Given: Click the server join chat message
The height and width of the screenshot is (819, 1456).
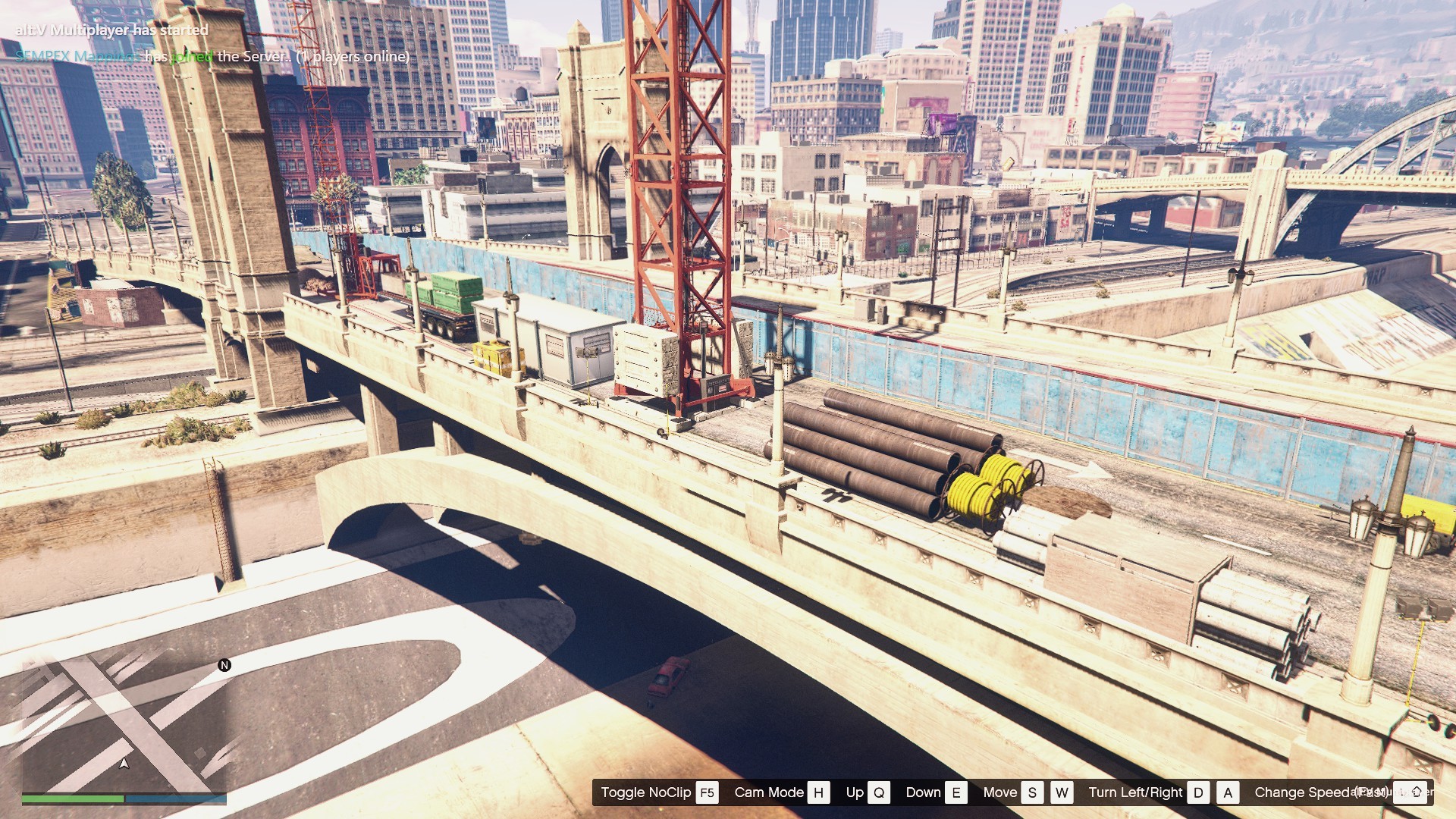Looking at the screenshot, I should (x=212, y=56).
